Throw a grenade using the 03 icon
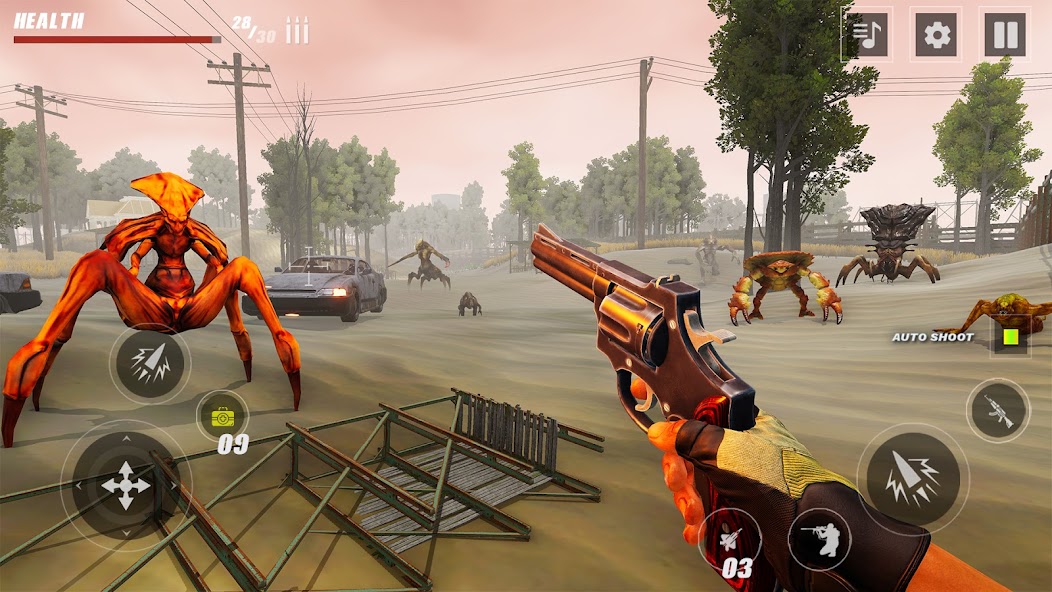The width and height of the screenshot is (1052, 592). [x=730, y=540]
